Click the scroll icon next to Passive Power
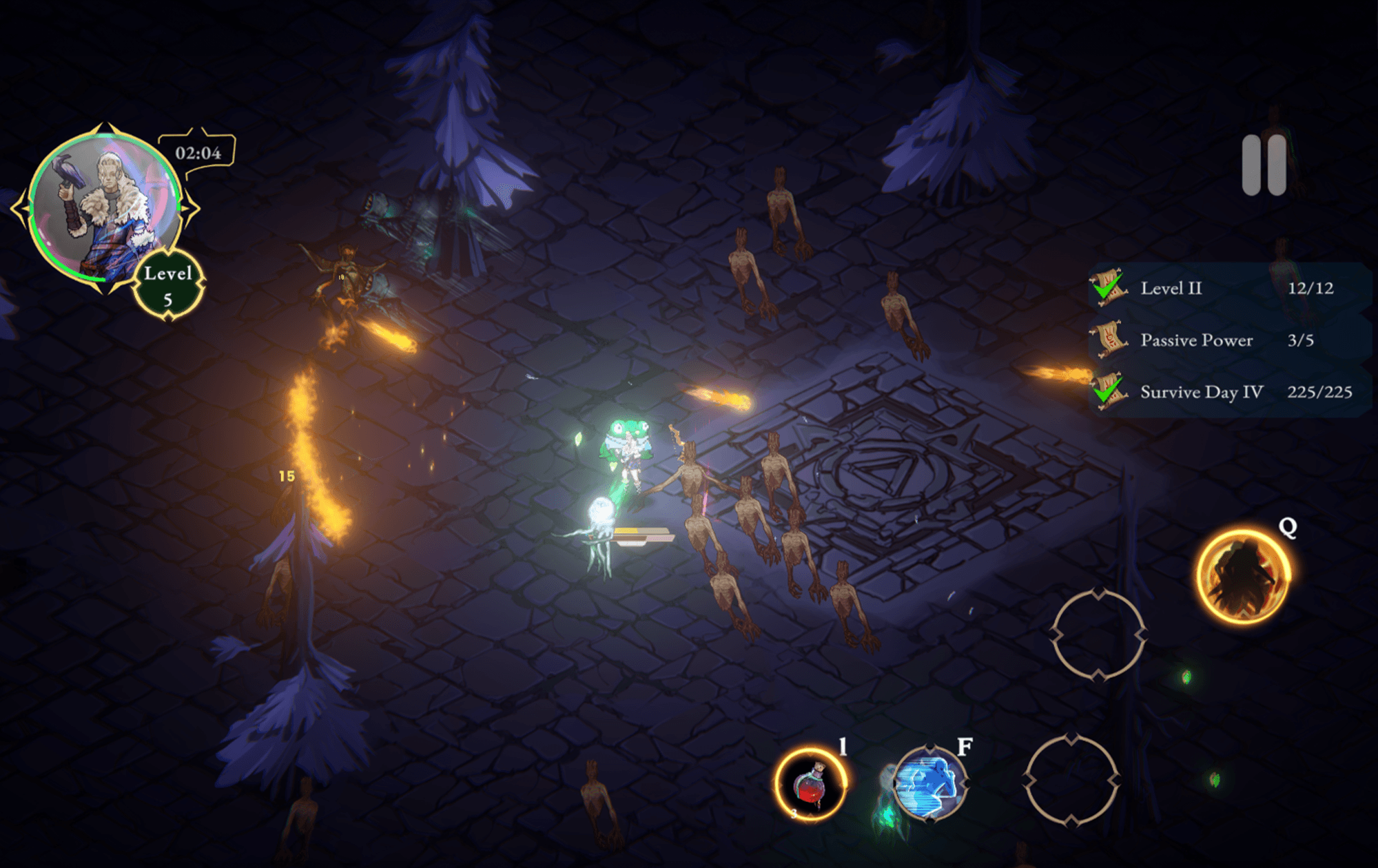The height and width of the screenshot is (868, 1378). [x=1111, y=340]
